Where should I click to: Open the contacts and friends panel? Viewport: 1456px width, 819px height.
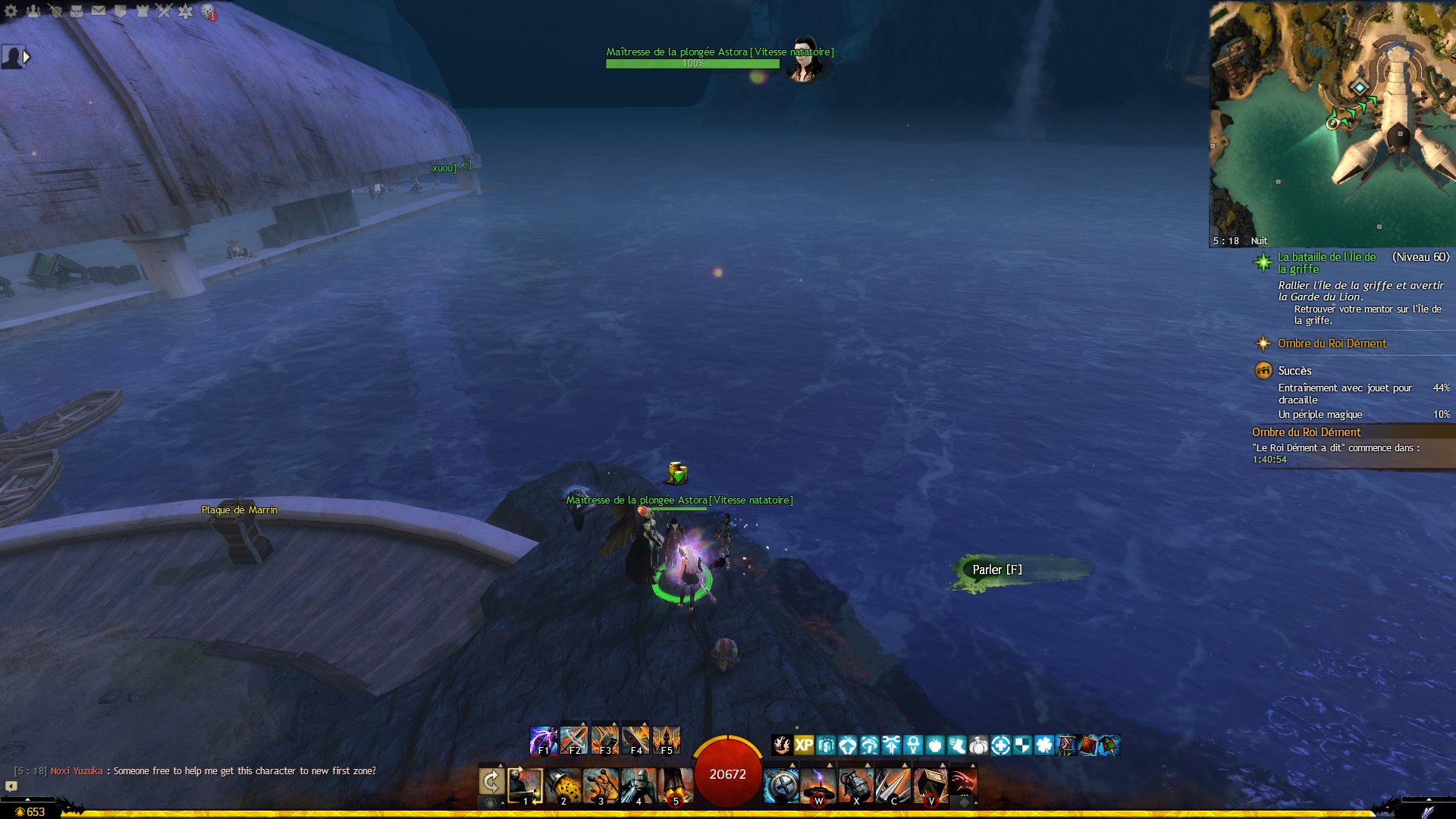[x=33, y=11]
